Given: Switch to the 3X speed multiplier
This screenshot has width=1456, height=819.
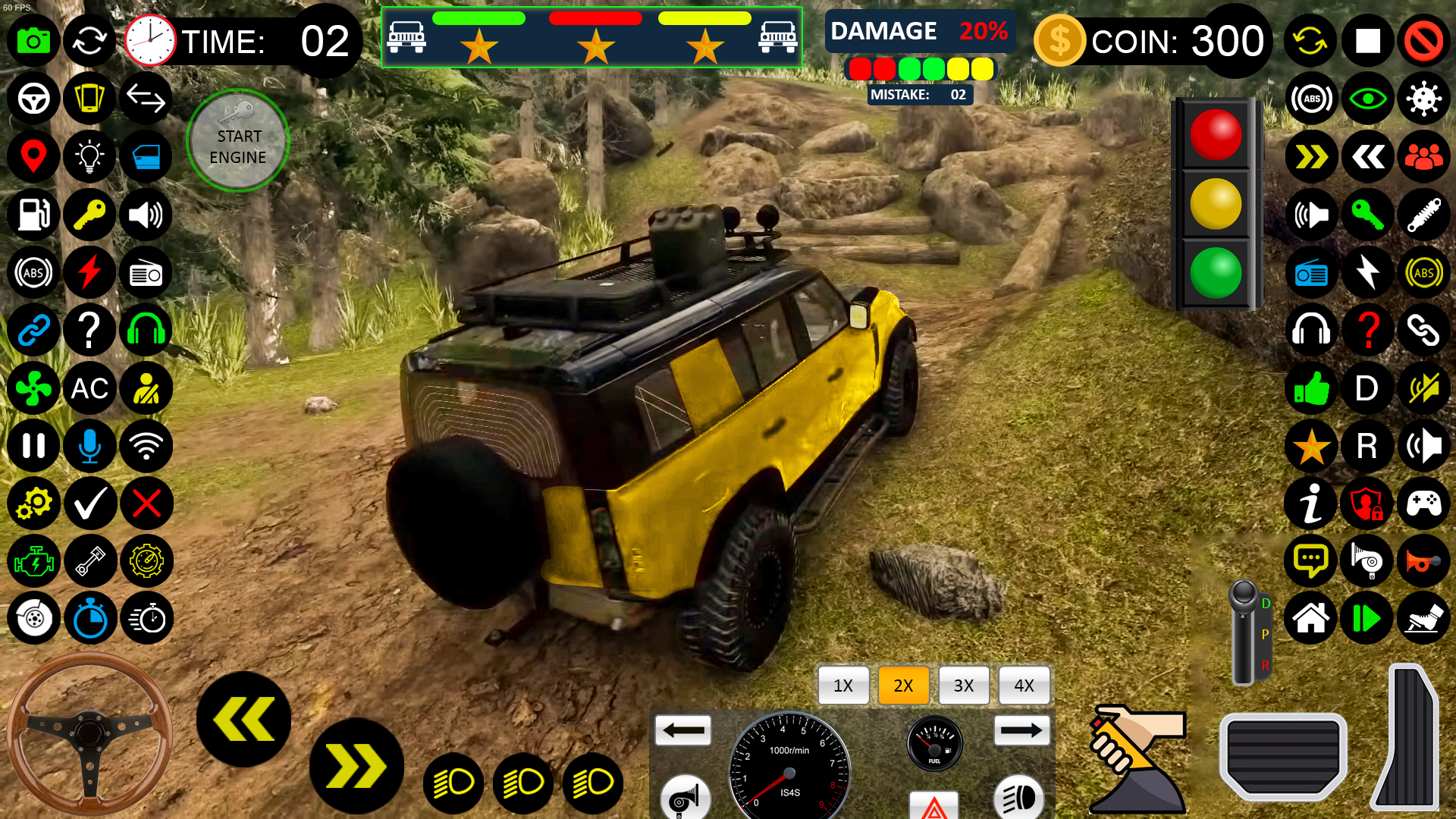Looking at the screenshot, I should tap(964, 686).
